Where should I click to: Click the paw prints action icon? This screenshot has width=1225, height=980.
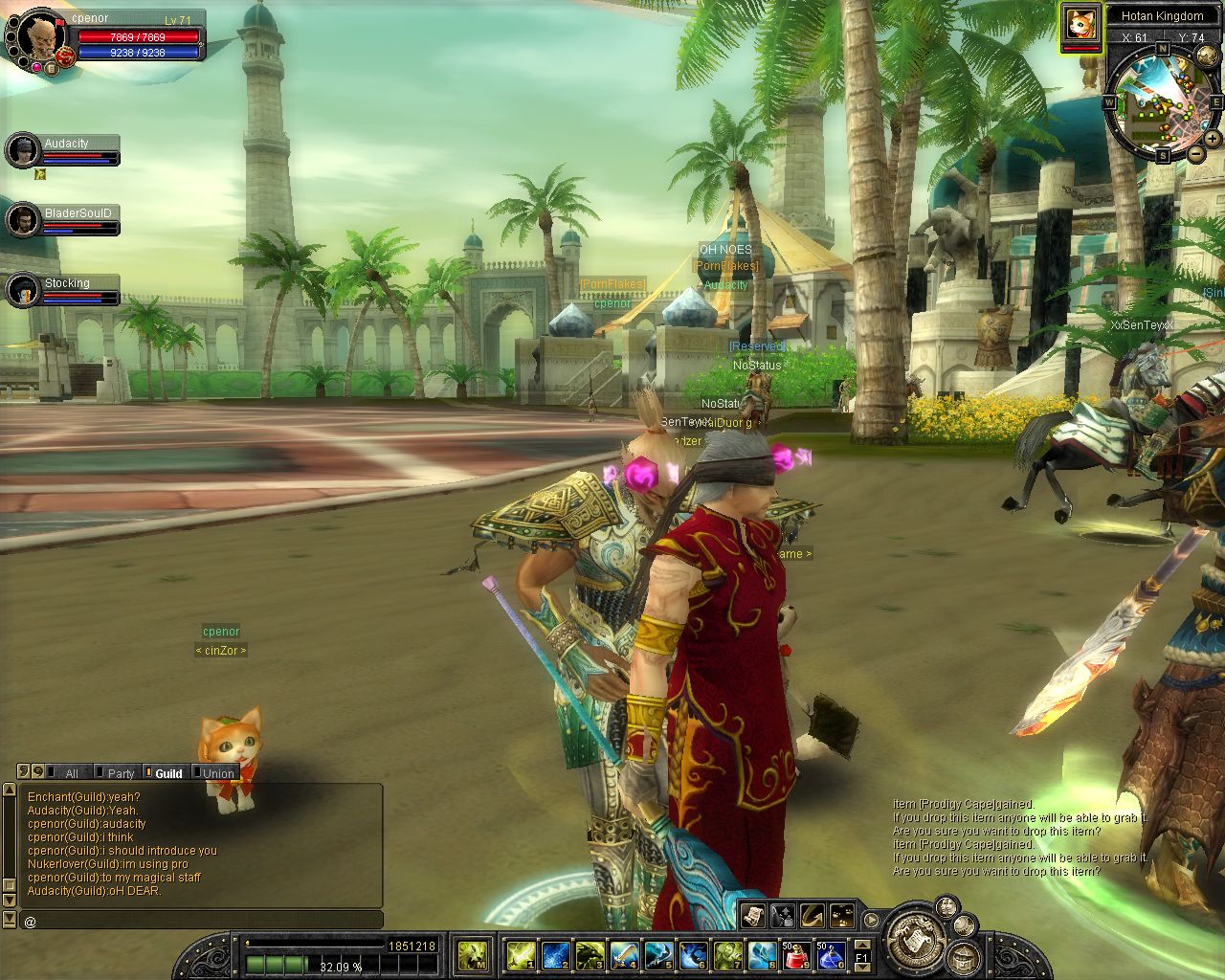coord(842,915)
